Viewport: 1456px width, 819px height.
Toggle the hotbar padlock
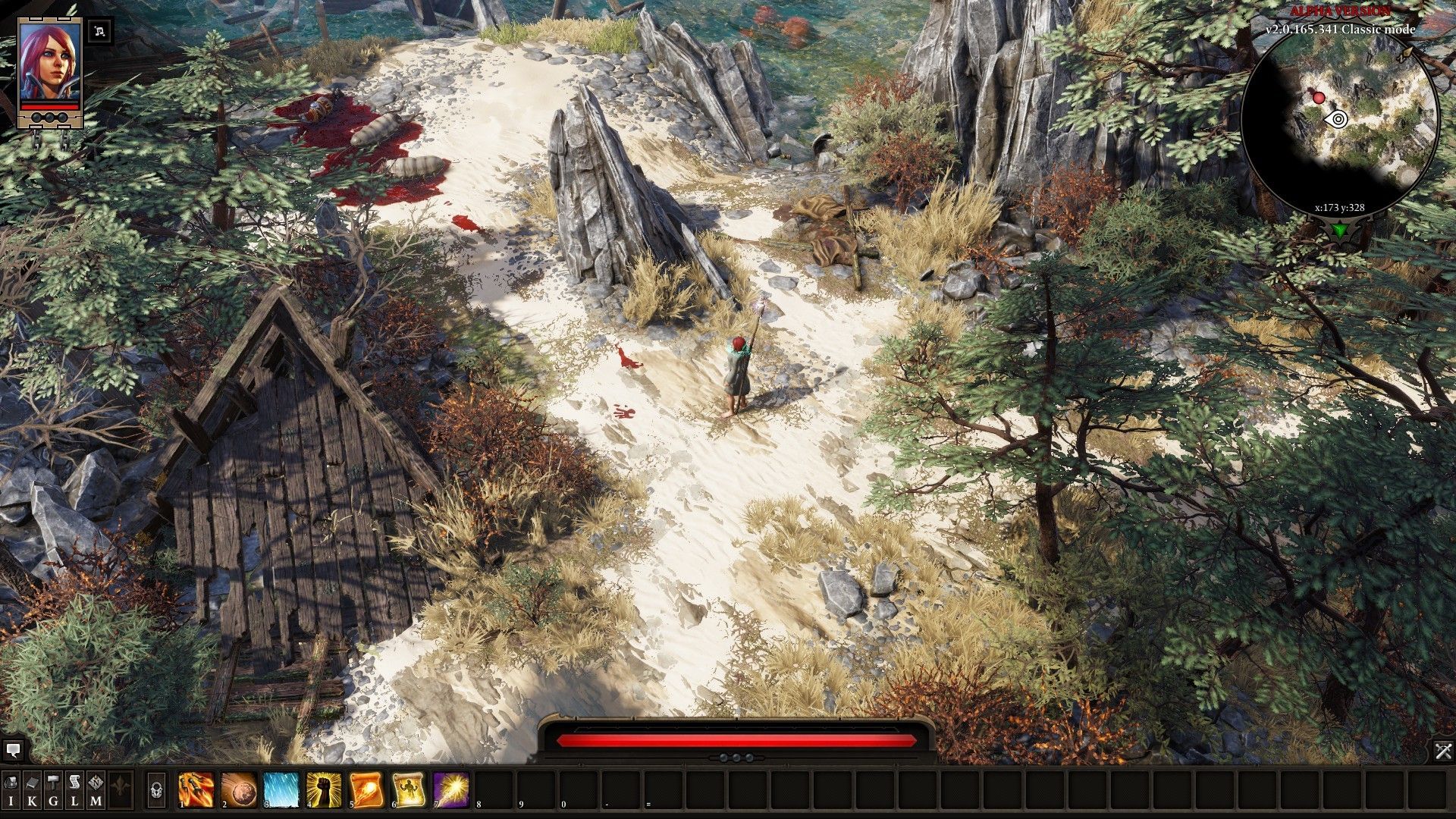156,790
